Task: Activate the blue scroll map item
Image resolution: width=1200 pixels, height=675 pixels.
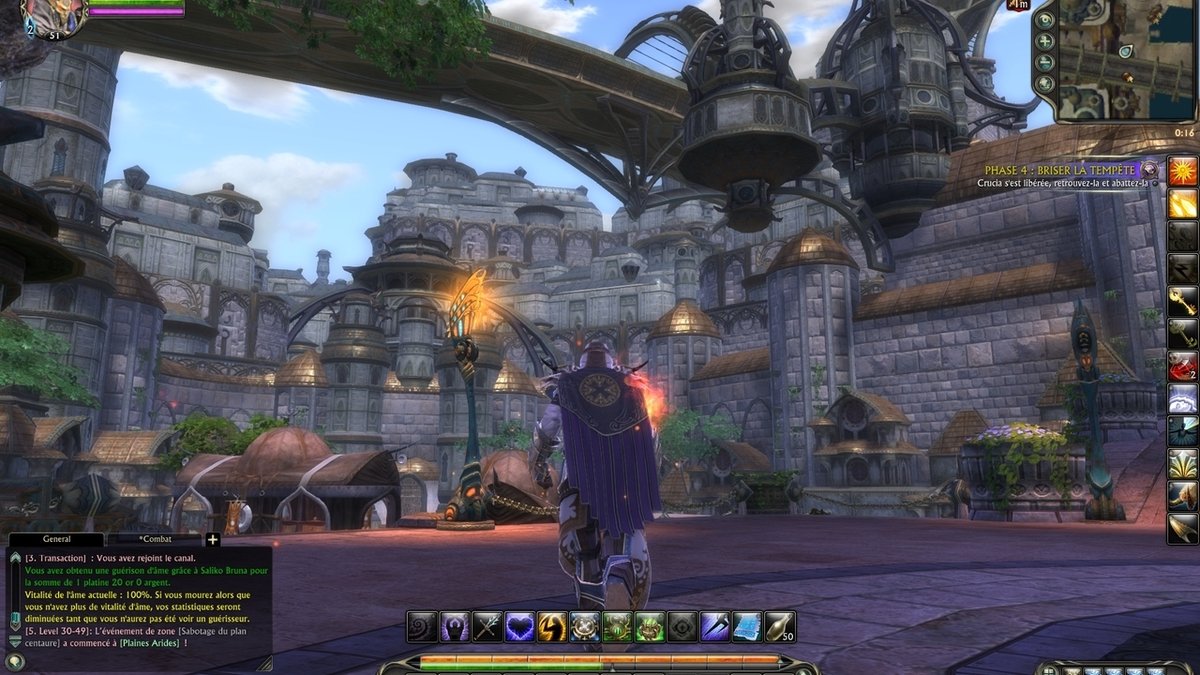Action: 747,626
